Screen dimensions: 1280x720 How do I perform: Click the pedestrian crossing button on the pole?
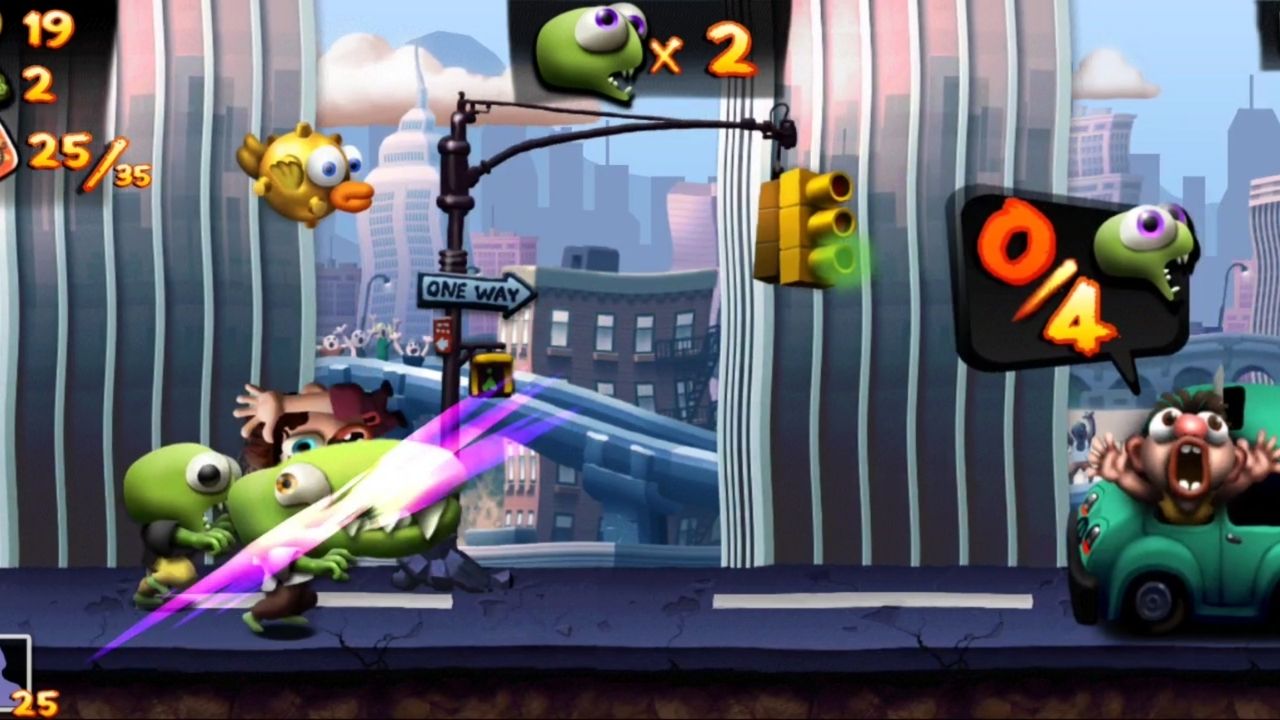pos(442,330)
